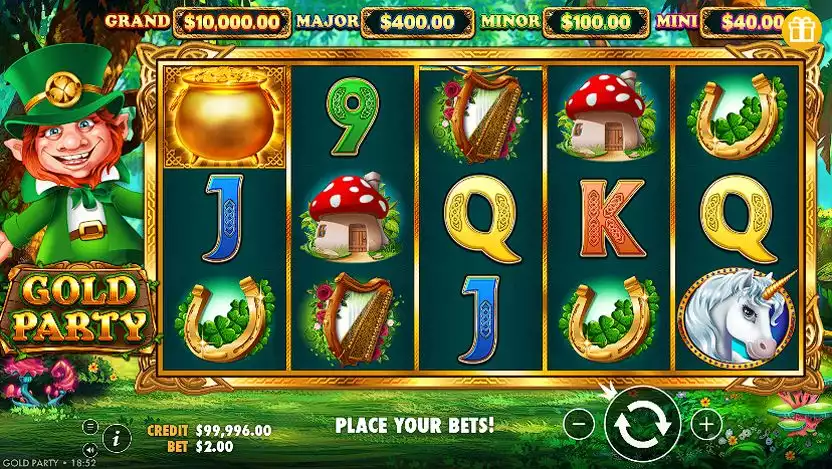The height and width of the screenshot is (469, 832).
Task: Increase the bet with the plus button
Action: point(706,424)
